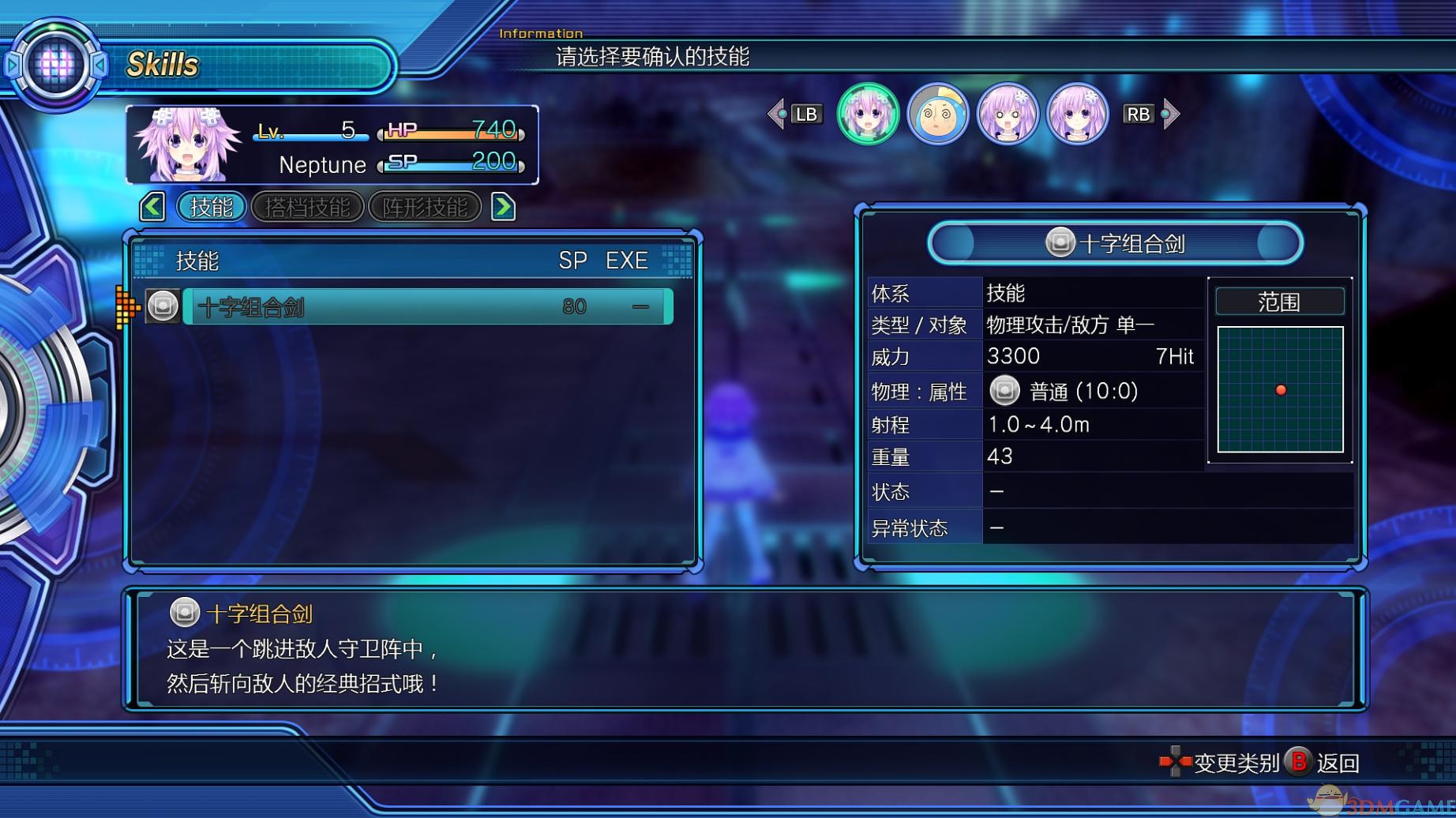Click the left green arrow to change category
This screenshot has width=1456, height=818.
pos(151,205)
